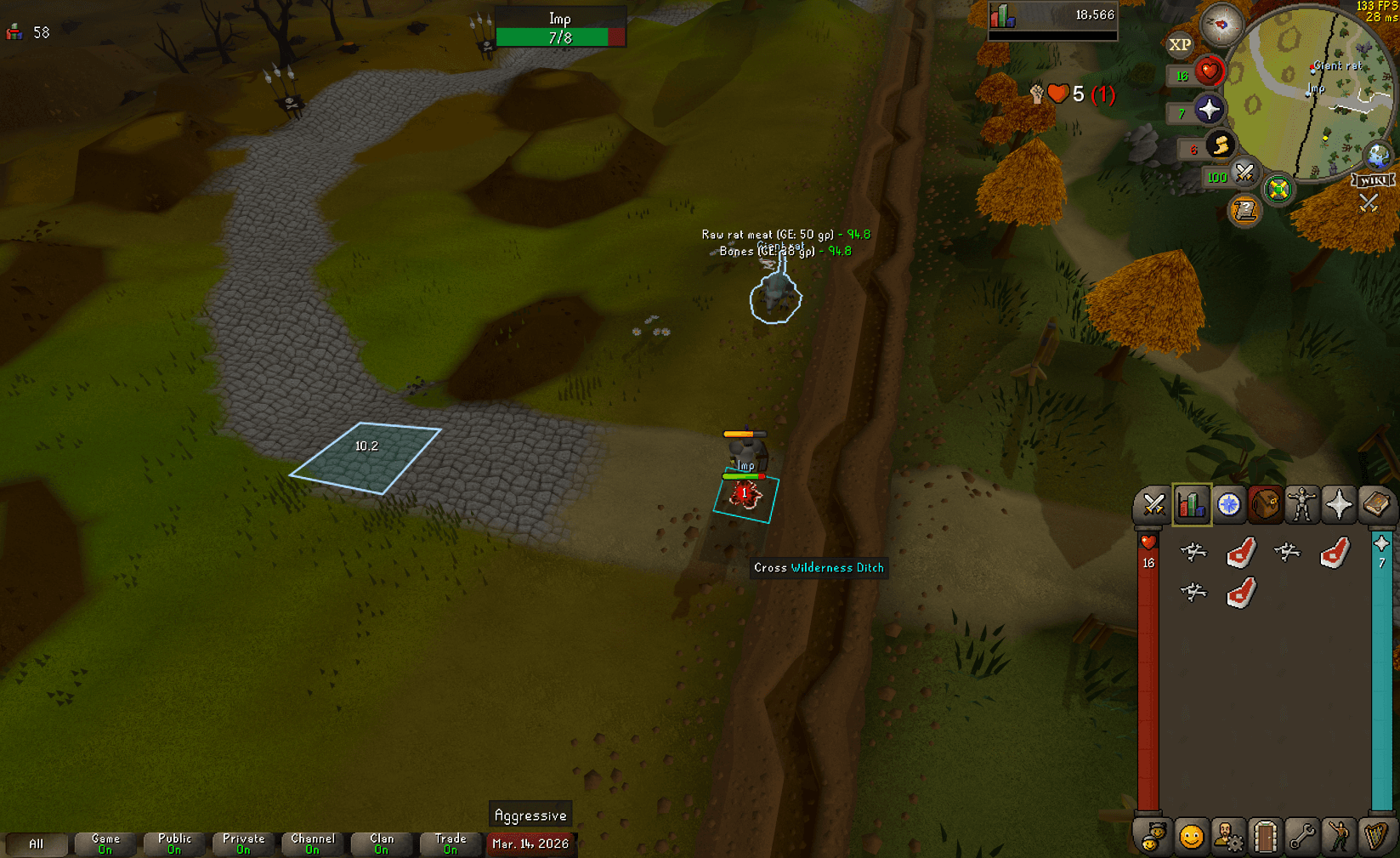Expand XP drops with the XP orb
This screenshot has height=858, width=1400.
pos(1180,44)
